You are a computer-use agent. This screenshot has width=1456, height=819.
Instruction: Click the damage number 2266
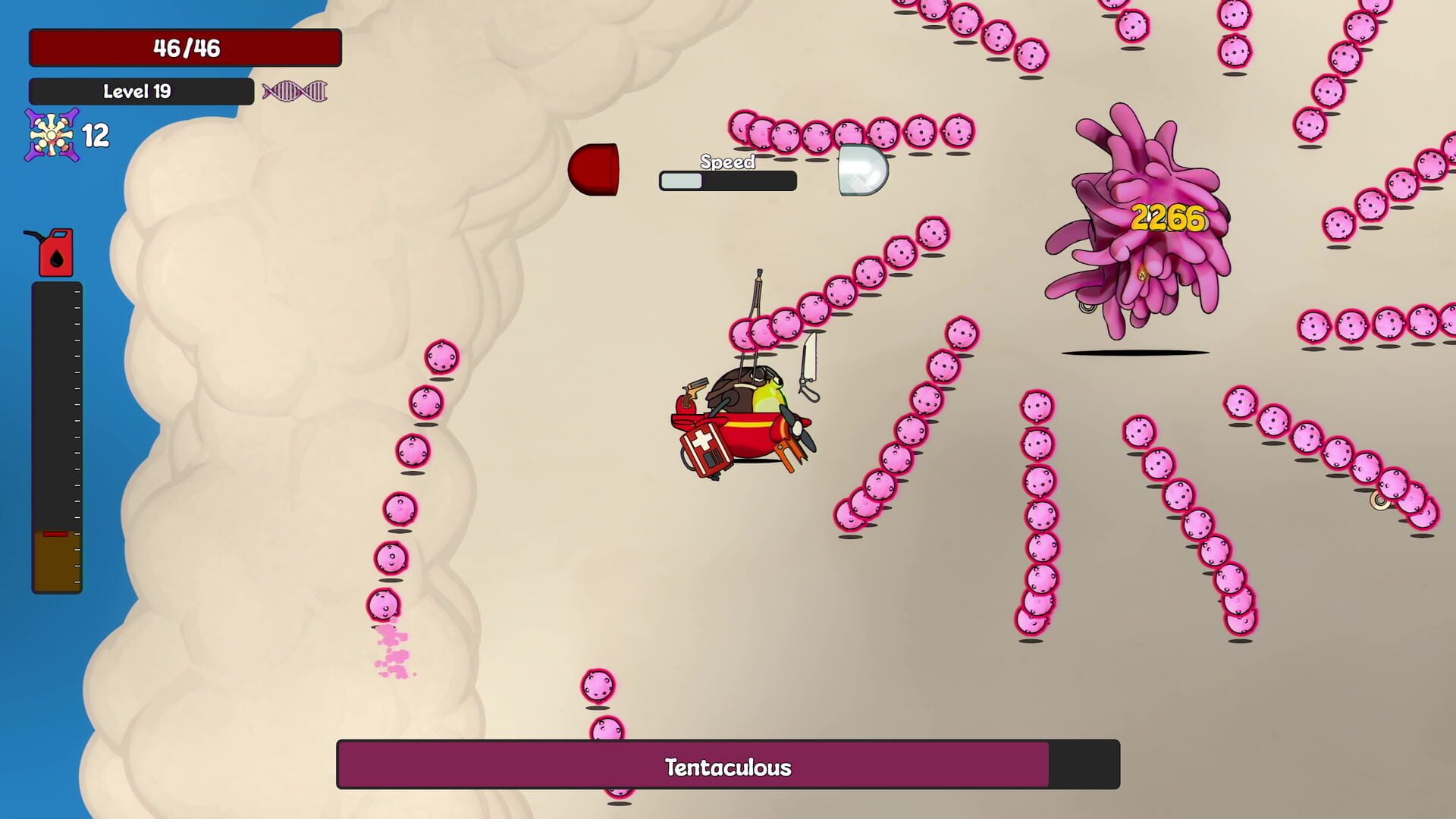[1169, 217]
